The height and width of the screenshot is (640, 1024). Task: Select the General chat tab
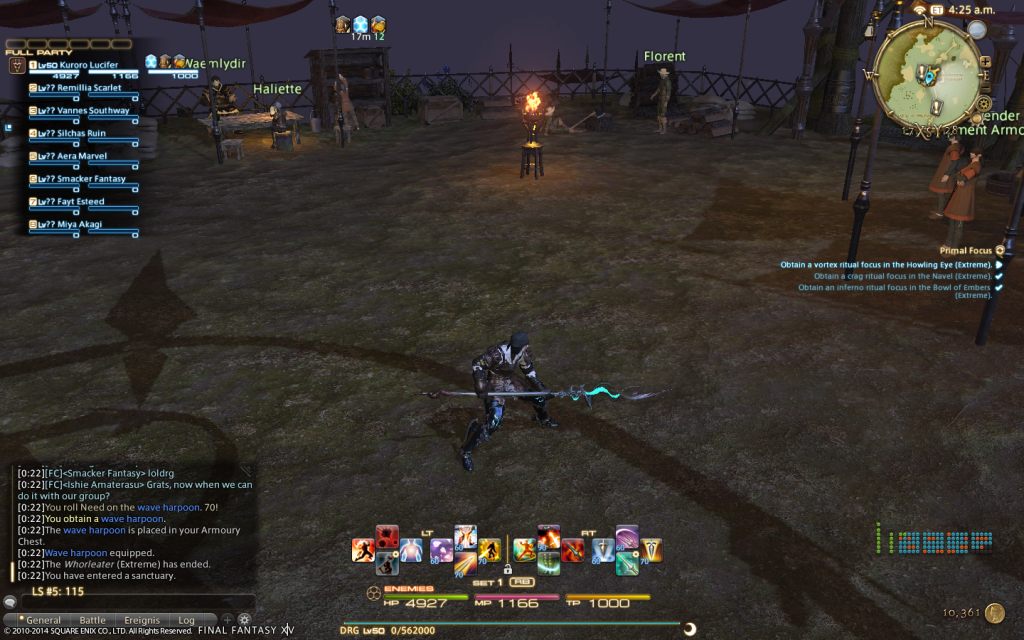point(42,620)
